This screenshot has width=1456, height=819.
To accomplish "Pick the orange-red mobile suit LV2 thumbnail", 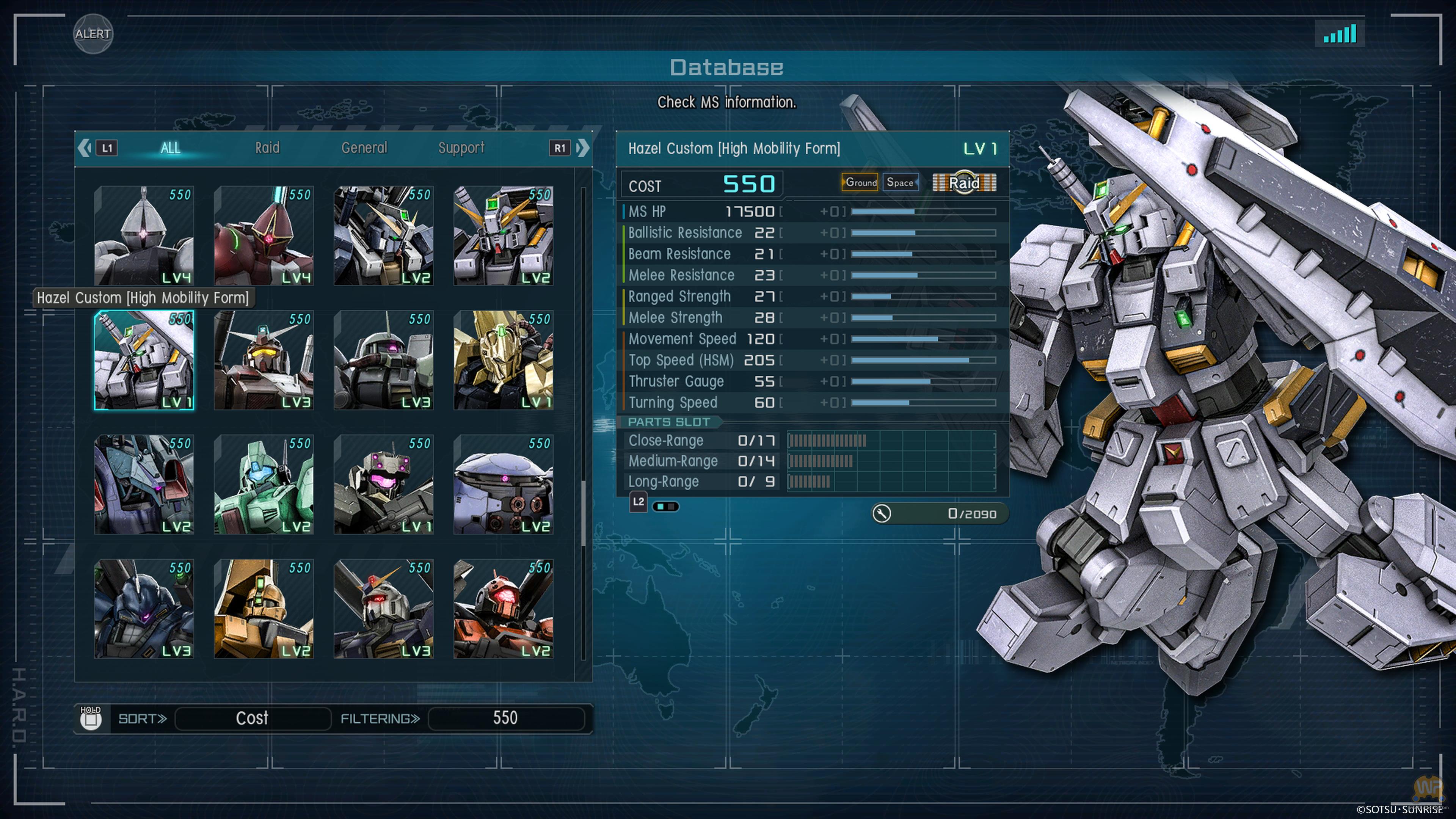I will click(x=503, y=609).
